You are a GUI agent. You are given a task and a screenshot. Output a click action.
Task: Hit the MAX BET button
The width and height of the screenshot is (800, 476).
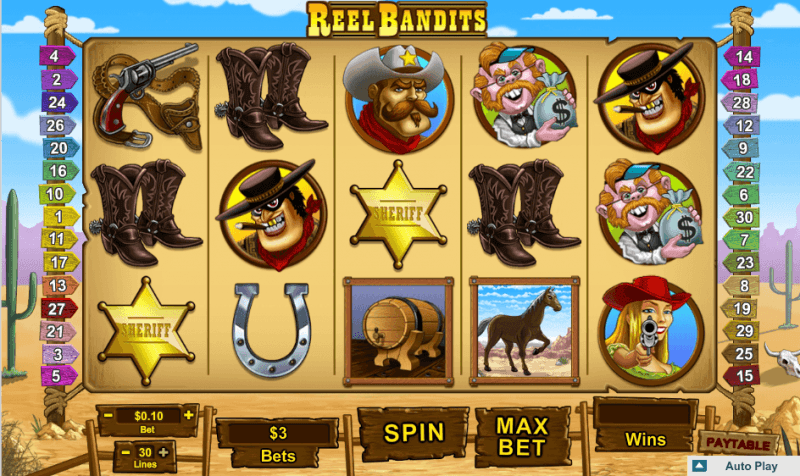click(x=521, y=433)
